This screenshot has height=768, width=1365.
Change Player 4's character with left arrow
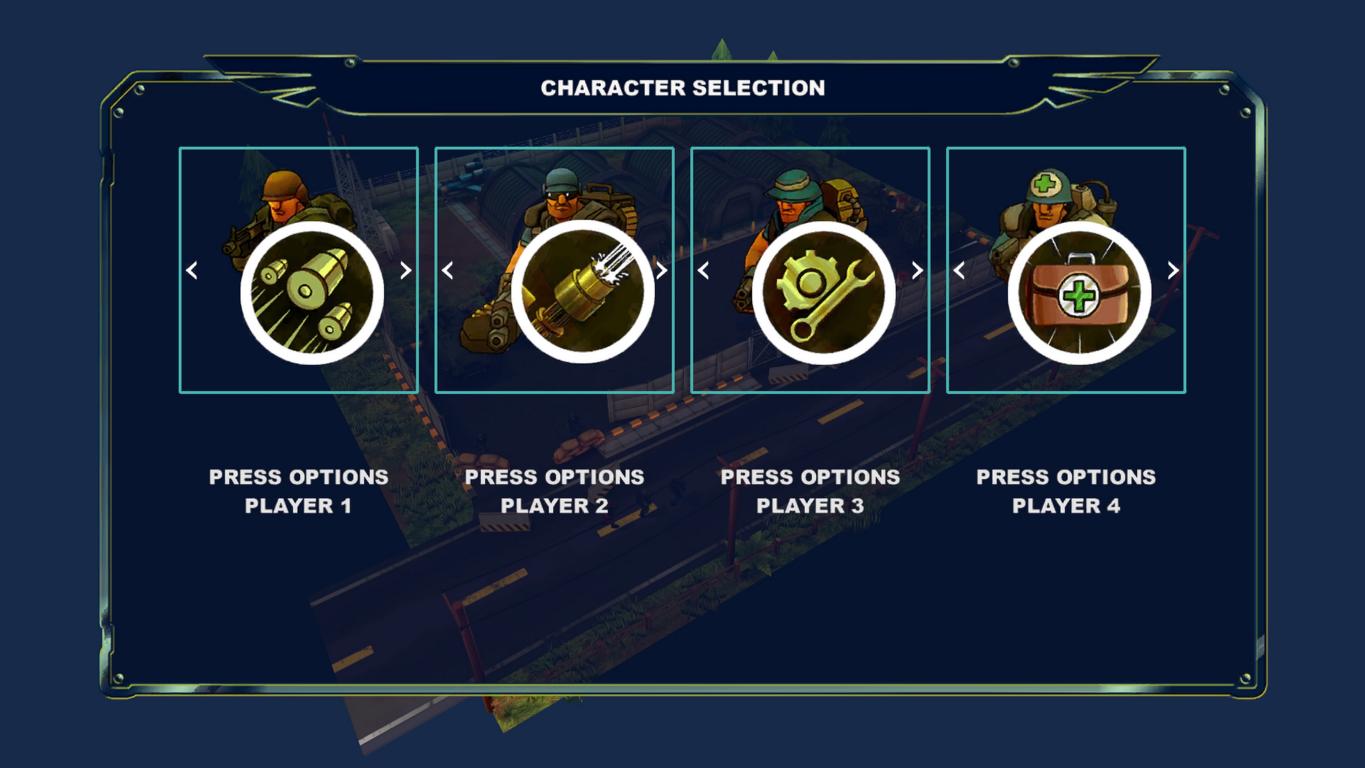click(960, 270)
